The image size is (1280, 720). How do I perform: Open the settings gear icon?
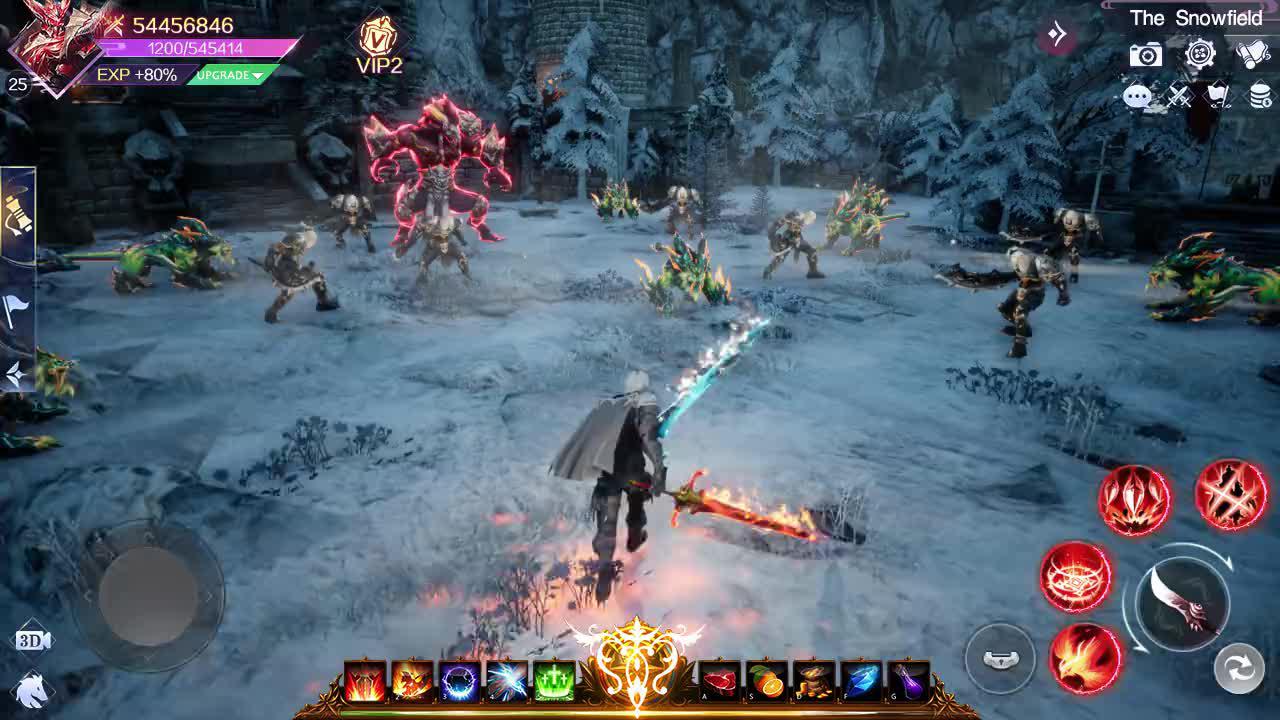[1199, 55]
